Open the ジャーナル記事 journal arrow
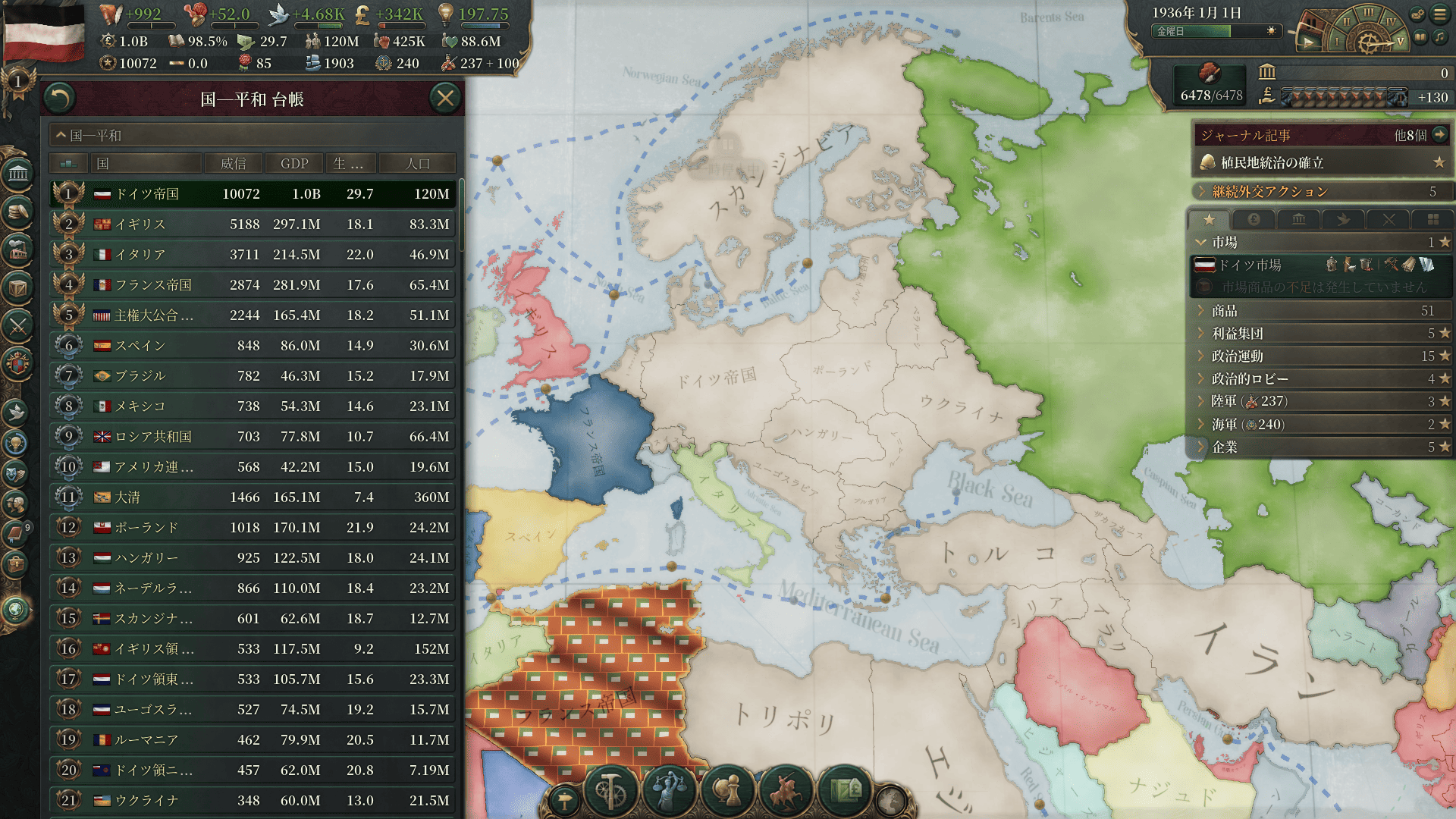Image resolution: width=1456 pixels, height=819 pixels. click(x=1440, y=135)
